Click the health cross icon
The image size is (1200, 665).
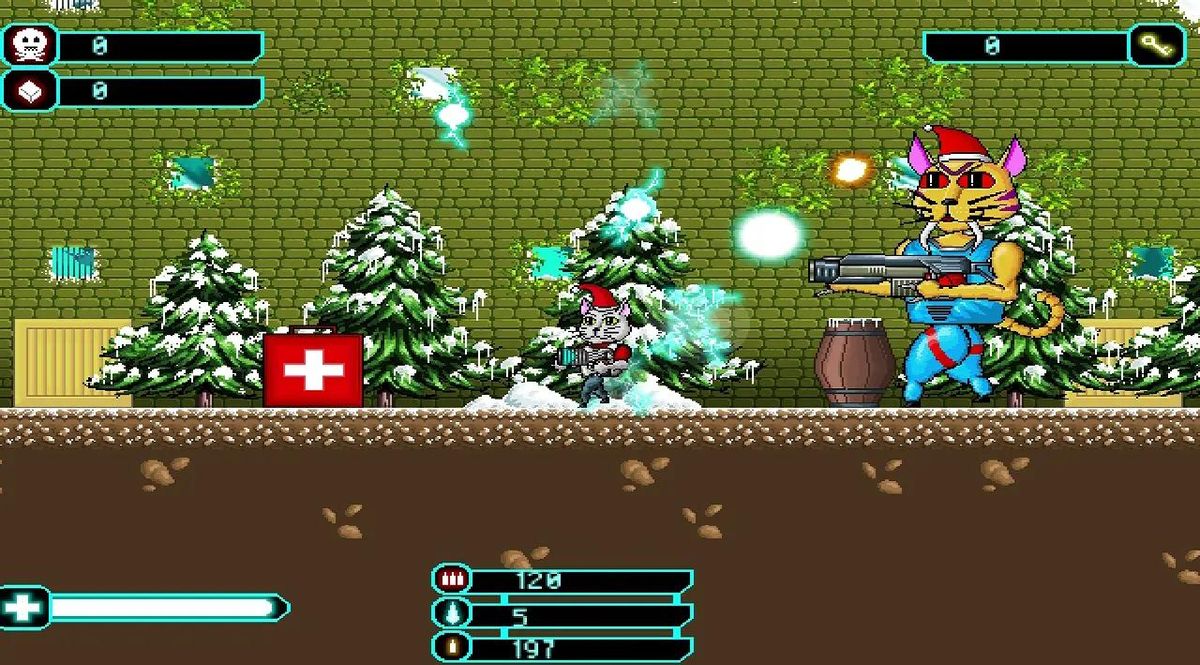point(22,607)
